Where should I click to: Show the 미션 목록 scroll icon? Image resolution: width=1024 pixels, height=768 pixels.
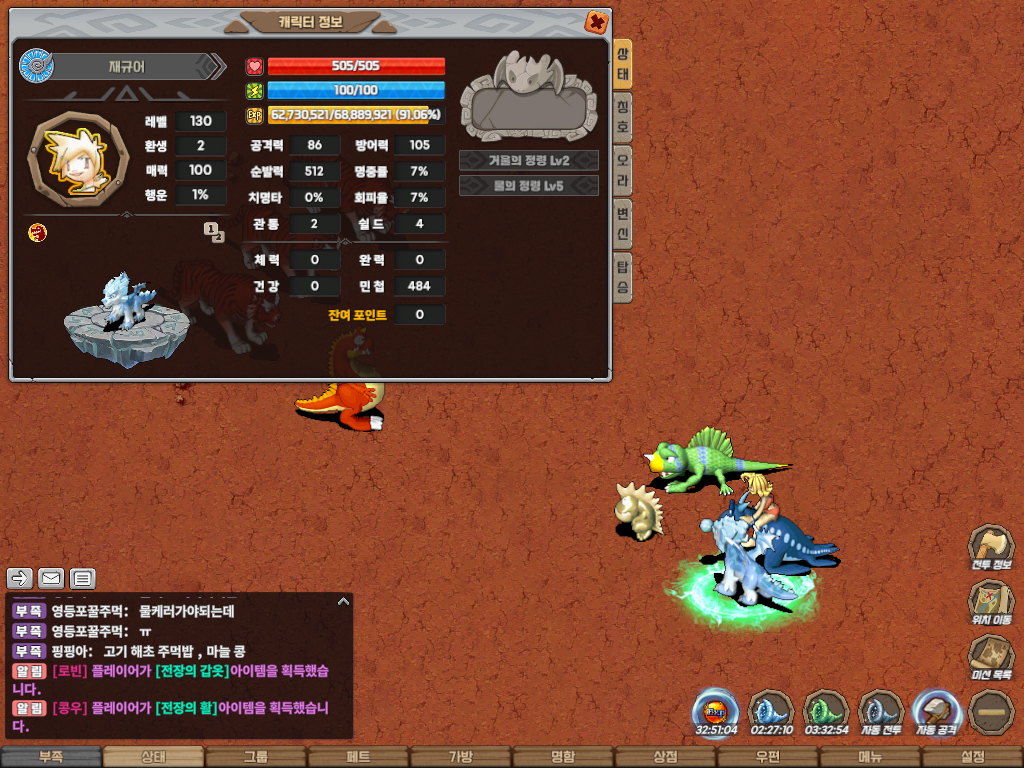click(x=990, y=657)
